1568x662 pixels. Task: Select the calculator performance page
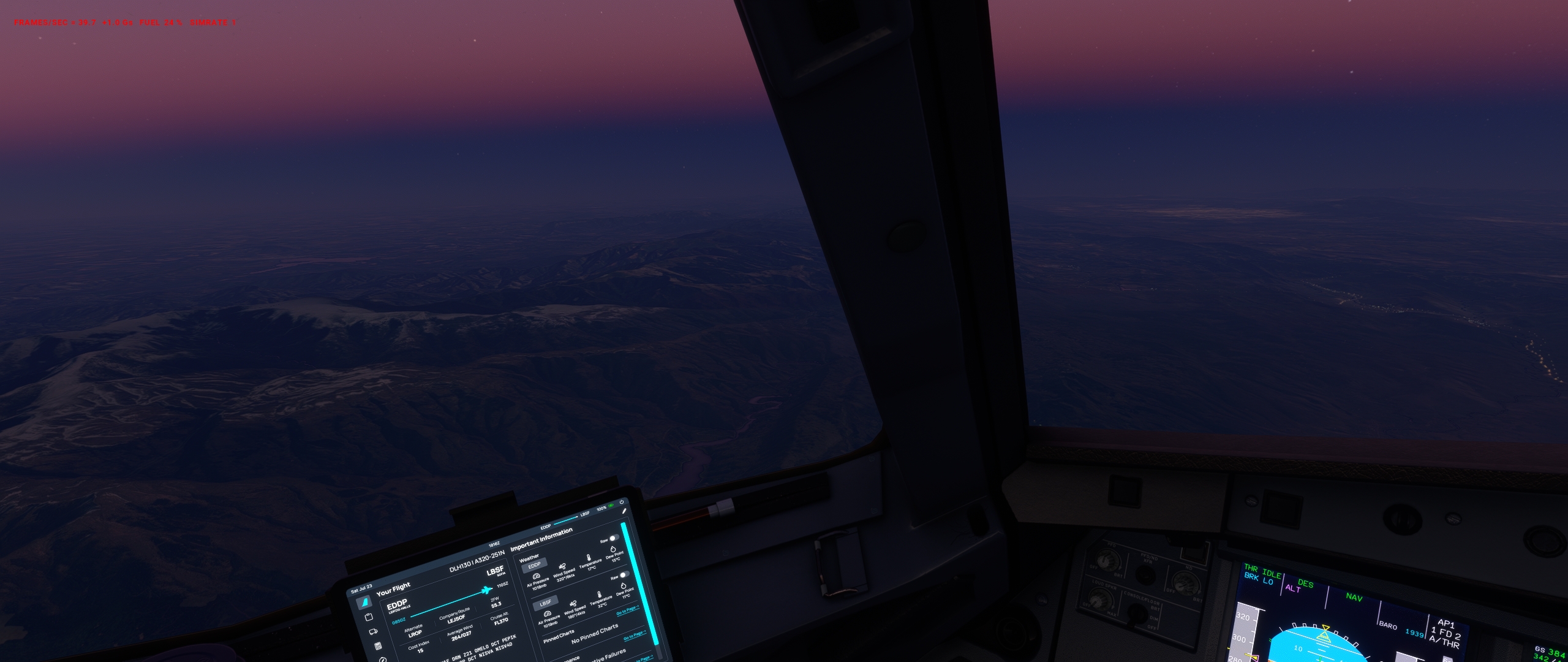click(x=378, y=646)
